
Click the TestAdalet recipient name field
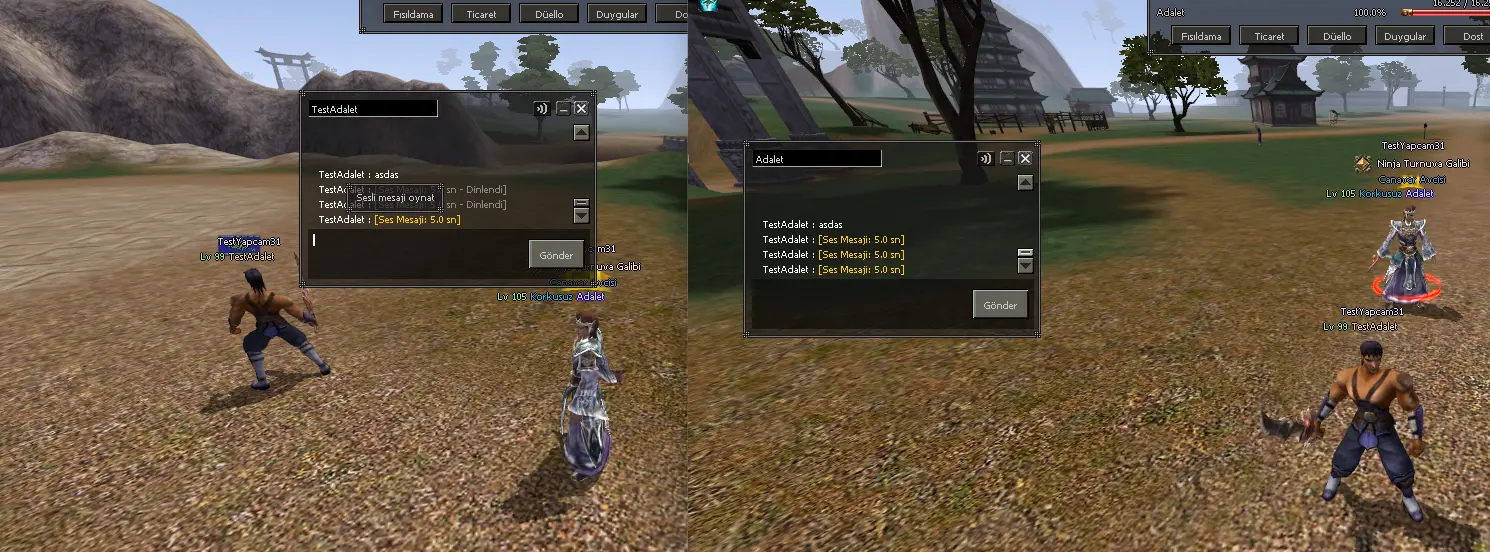(x=373, y=108)
